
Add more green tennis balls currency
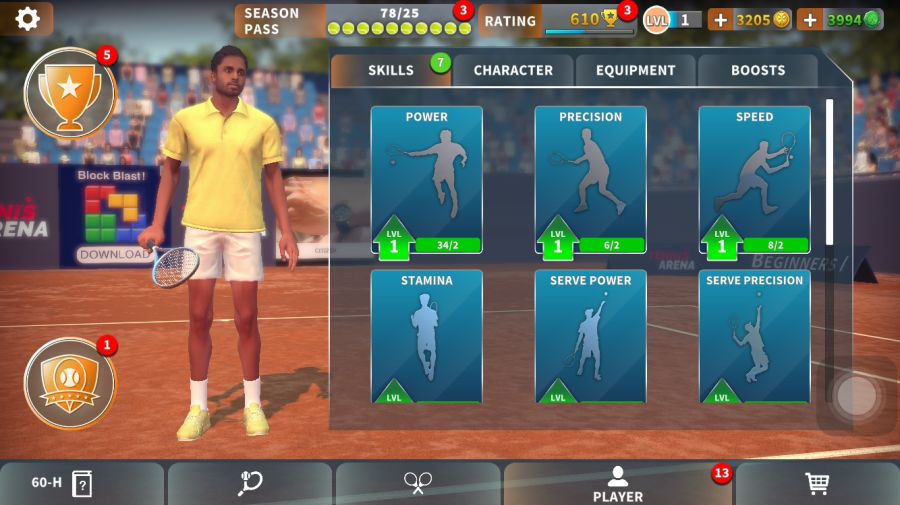[810, 20]
